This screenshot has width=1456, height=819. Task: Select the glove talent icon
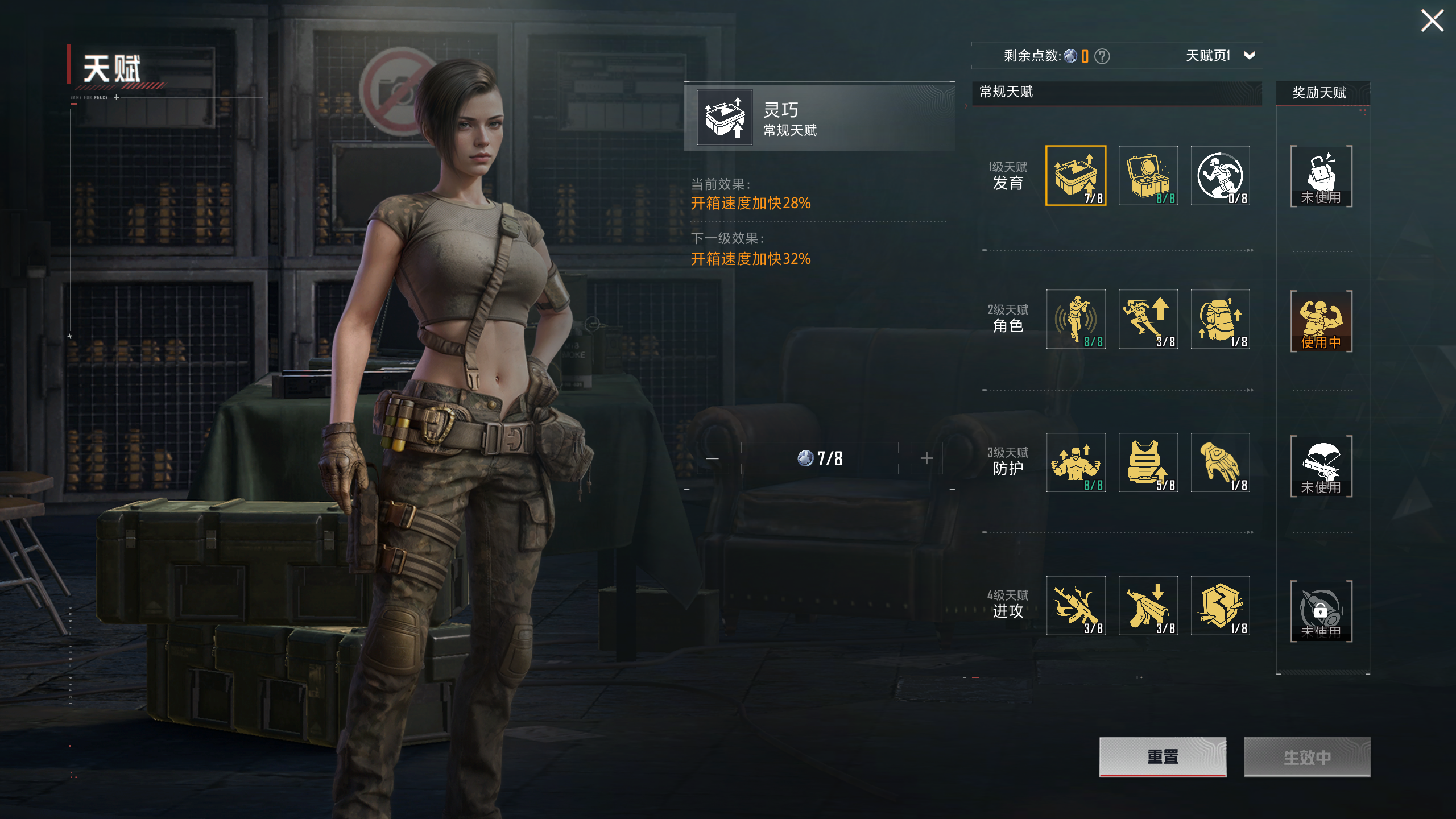click(x=1220, y=462)
